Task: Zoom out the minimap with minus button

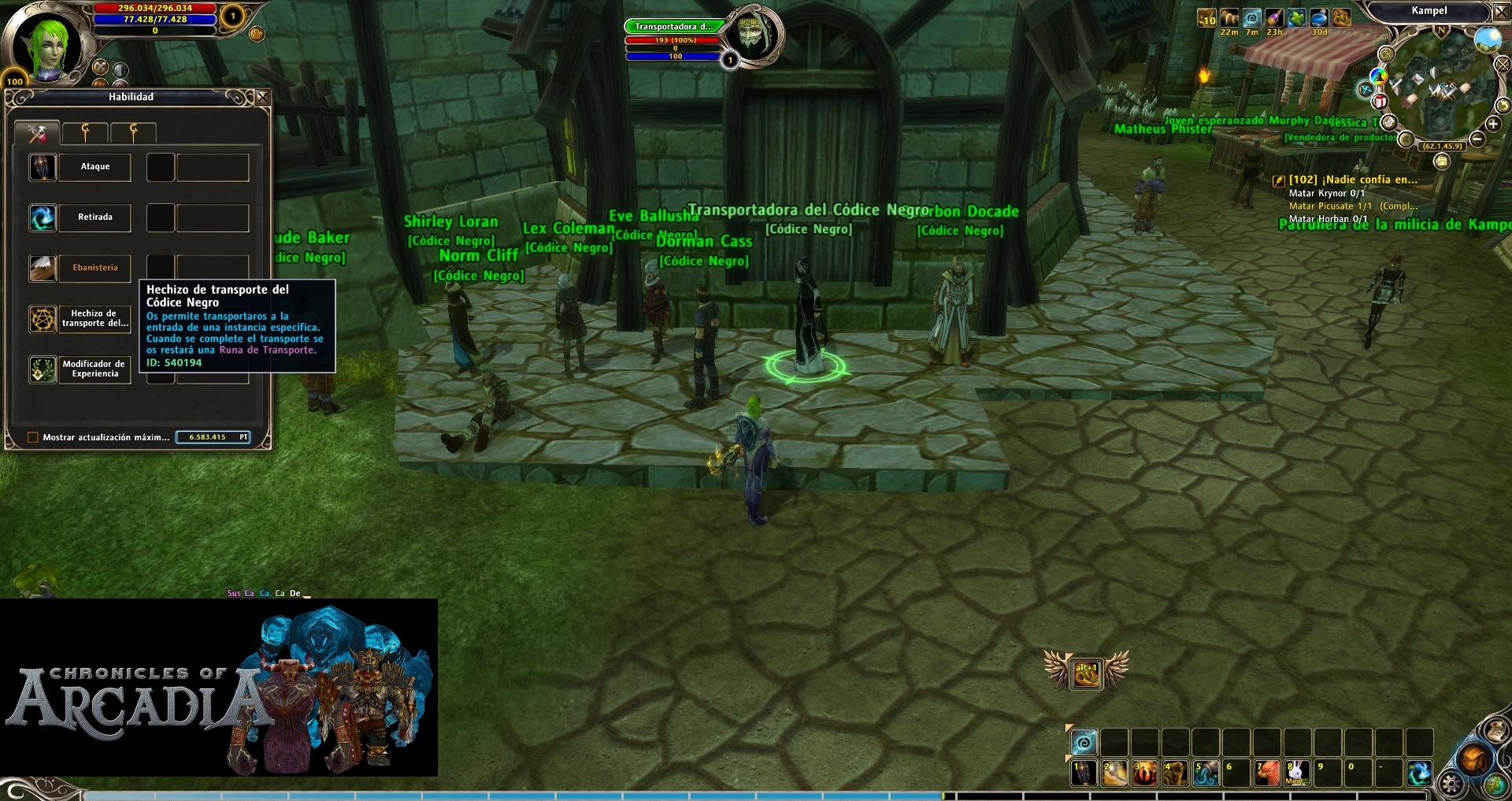Action: click(1477, 139)
